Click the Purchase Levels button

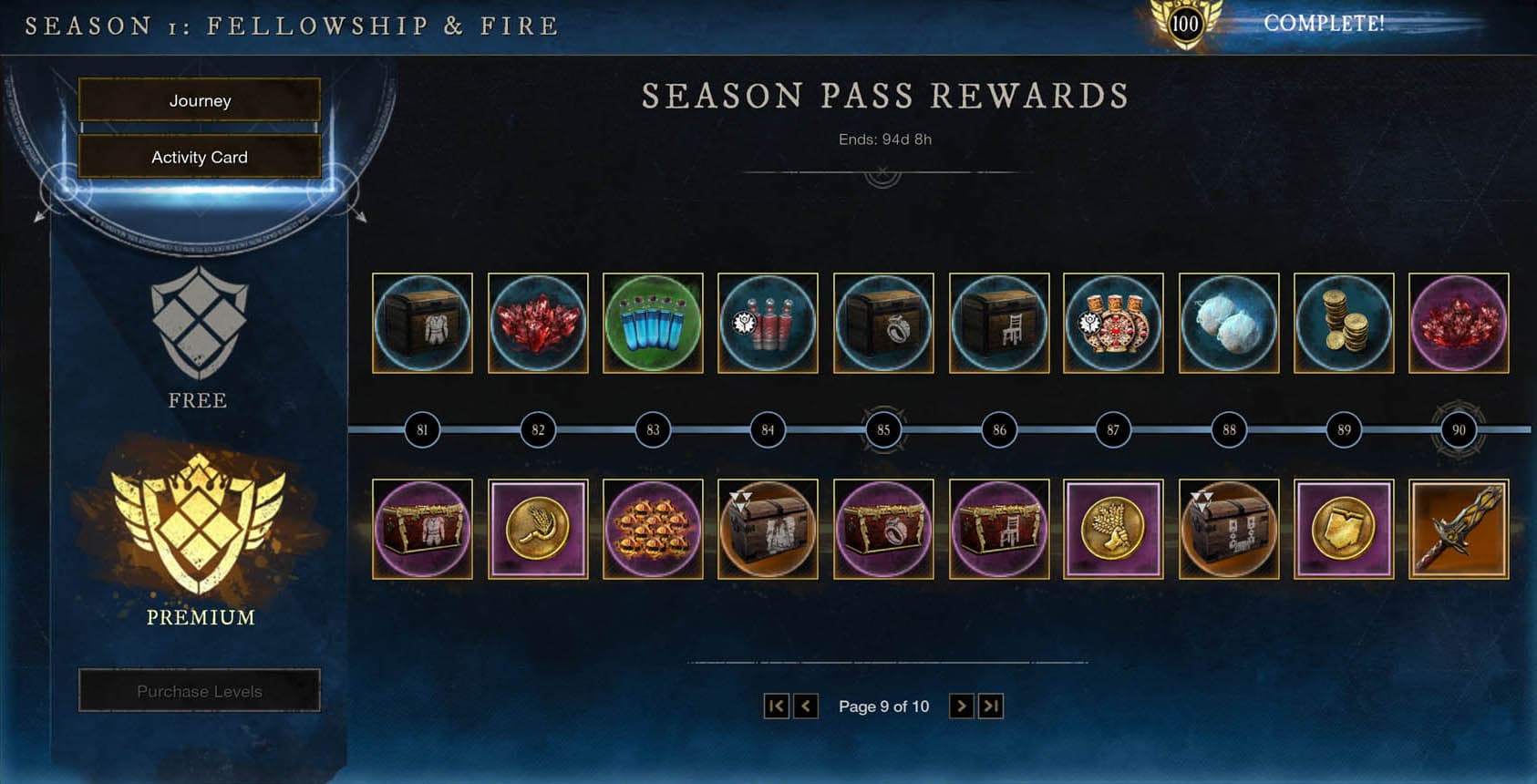[x=199, y=690]
